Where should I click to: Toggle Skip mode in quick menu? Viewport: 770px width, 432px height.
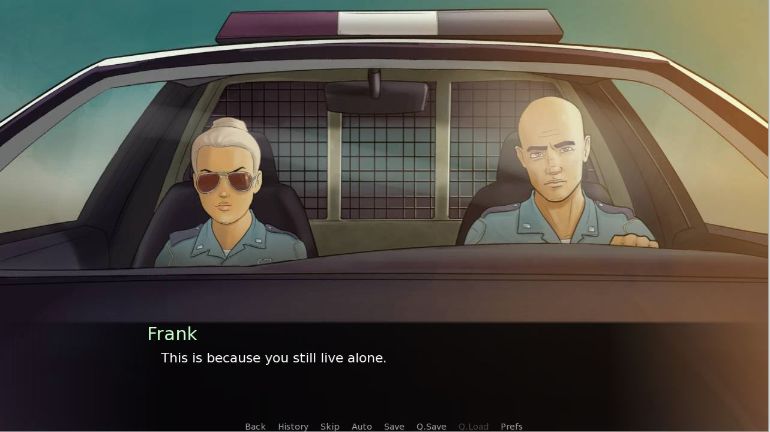click(x=330, y=427)
